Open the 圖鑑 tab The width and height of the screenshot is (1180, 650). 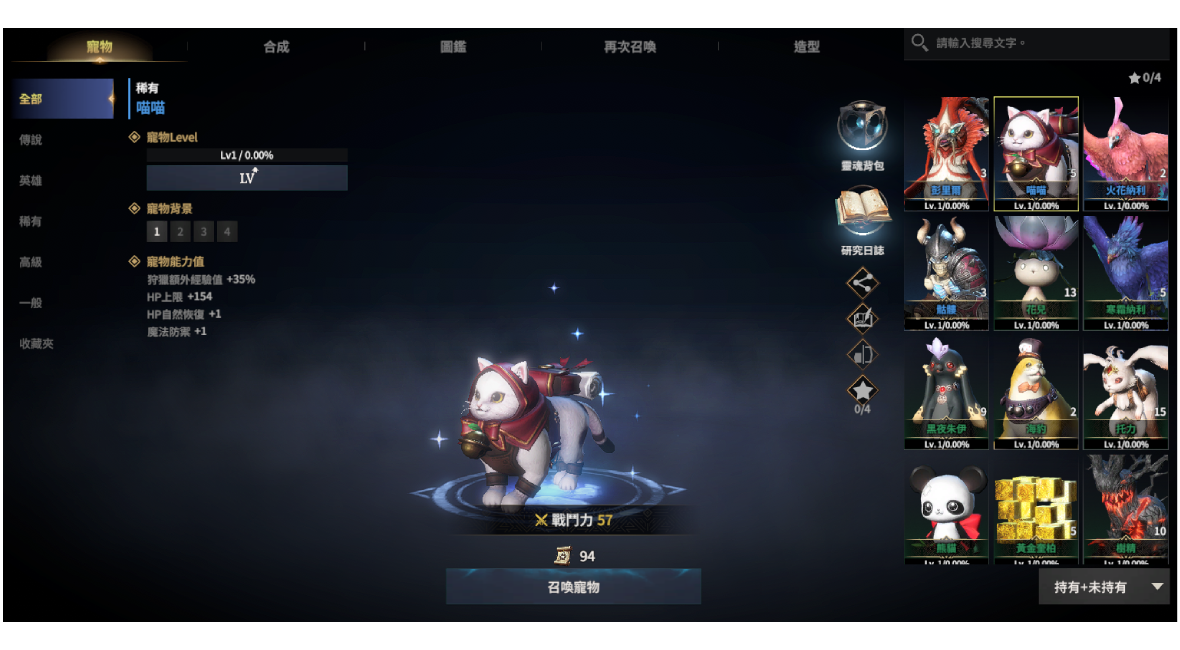click(453, 47)
